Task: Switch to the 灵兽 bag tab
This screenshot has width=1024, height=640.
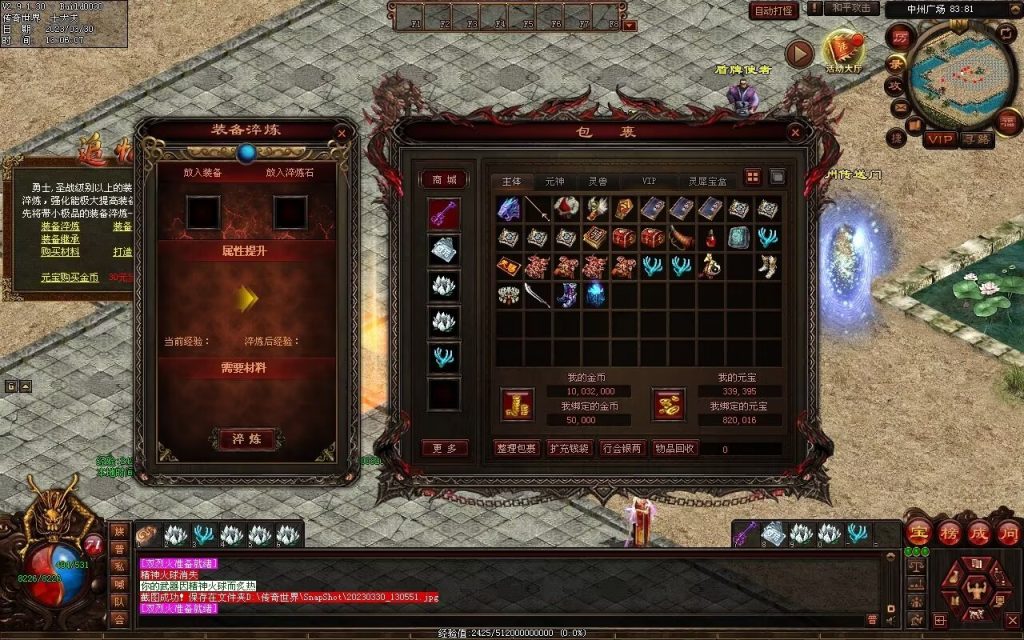Action: coord(598,181)
